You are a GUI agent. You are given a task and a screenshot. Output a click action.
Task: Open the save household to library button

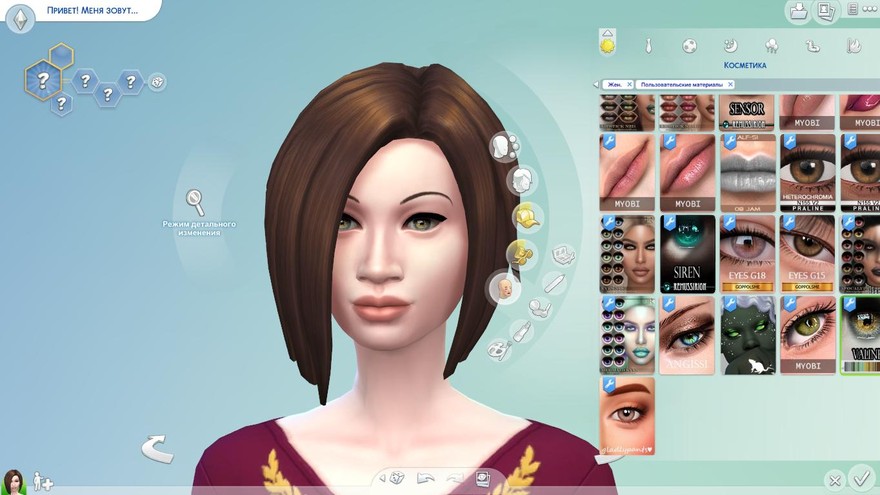(x=798, y=12)
